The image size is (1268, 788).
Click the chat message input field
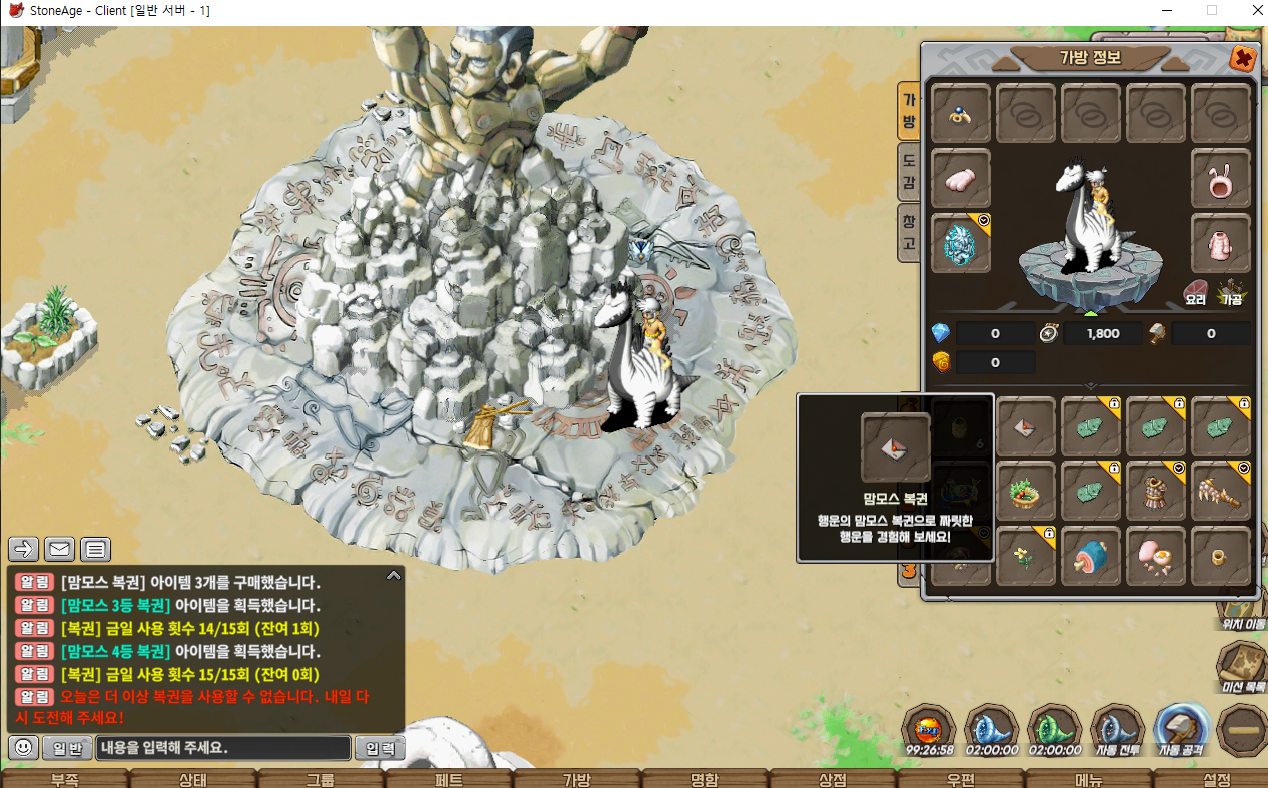pos(224,747)
